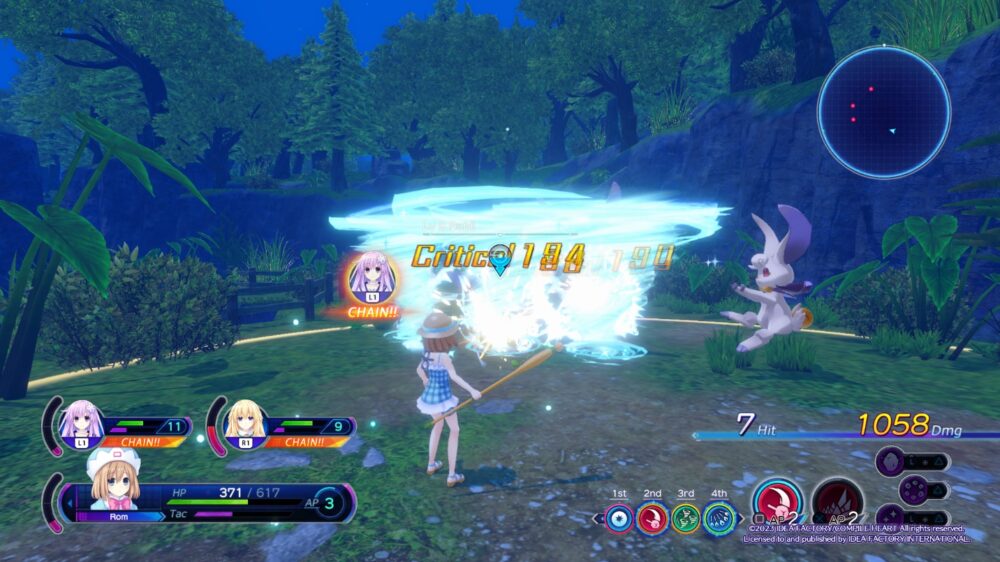Image resolution: width=1000 pixels, height=562 pixels.
Task: Switch to the purple-haired party member portrait
Action: coord(82,423)
